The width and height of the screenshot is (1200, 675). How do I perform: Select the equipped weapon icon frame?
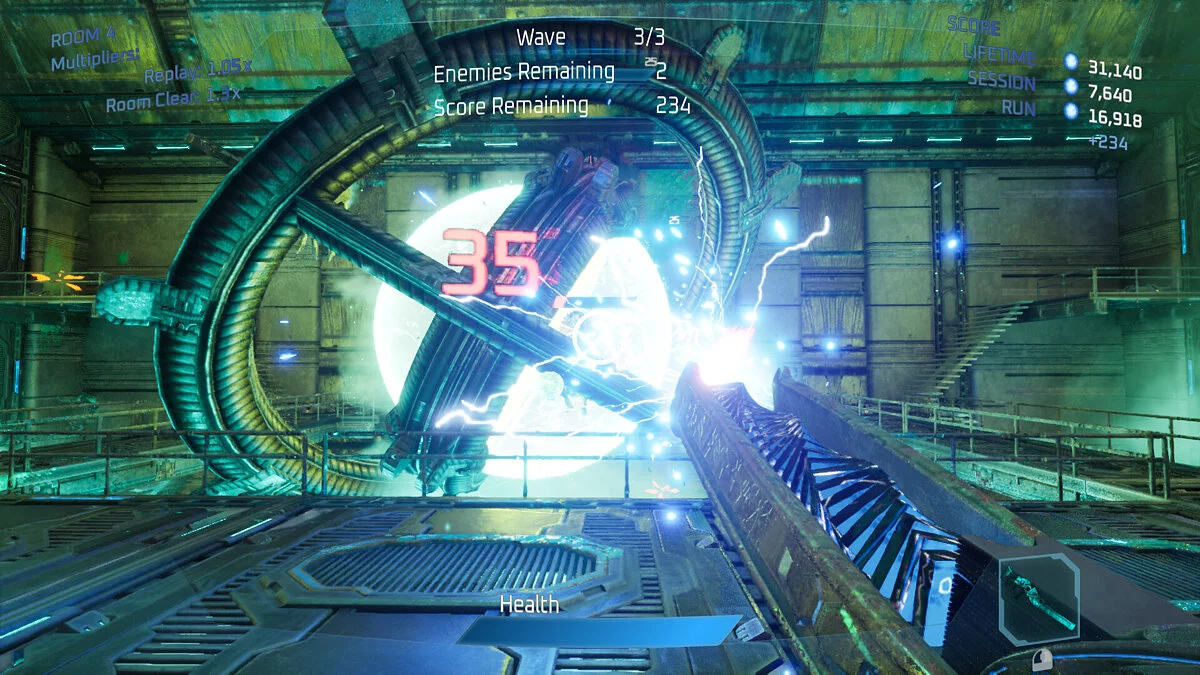pos(1039,598)
